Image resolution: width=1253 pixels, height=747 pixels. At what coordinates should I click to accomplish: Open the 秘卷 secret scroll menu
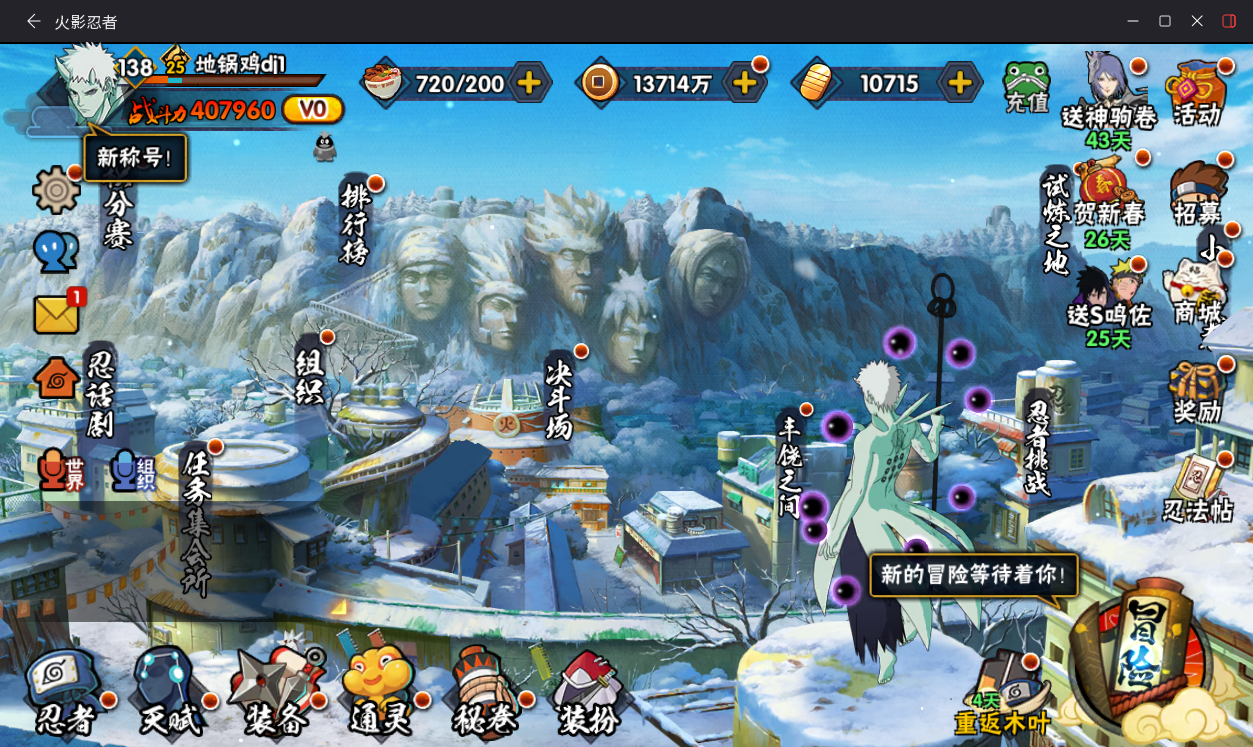click(484, 690)
